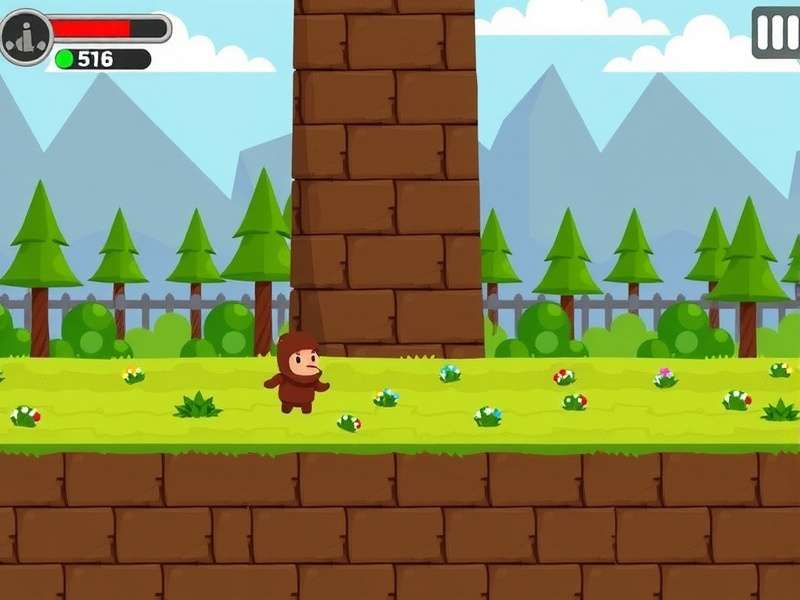Open the pause menu with the three-bar button
This screenshot has height=600, width=800.
click(776, 33)
